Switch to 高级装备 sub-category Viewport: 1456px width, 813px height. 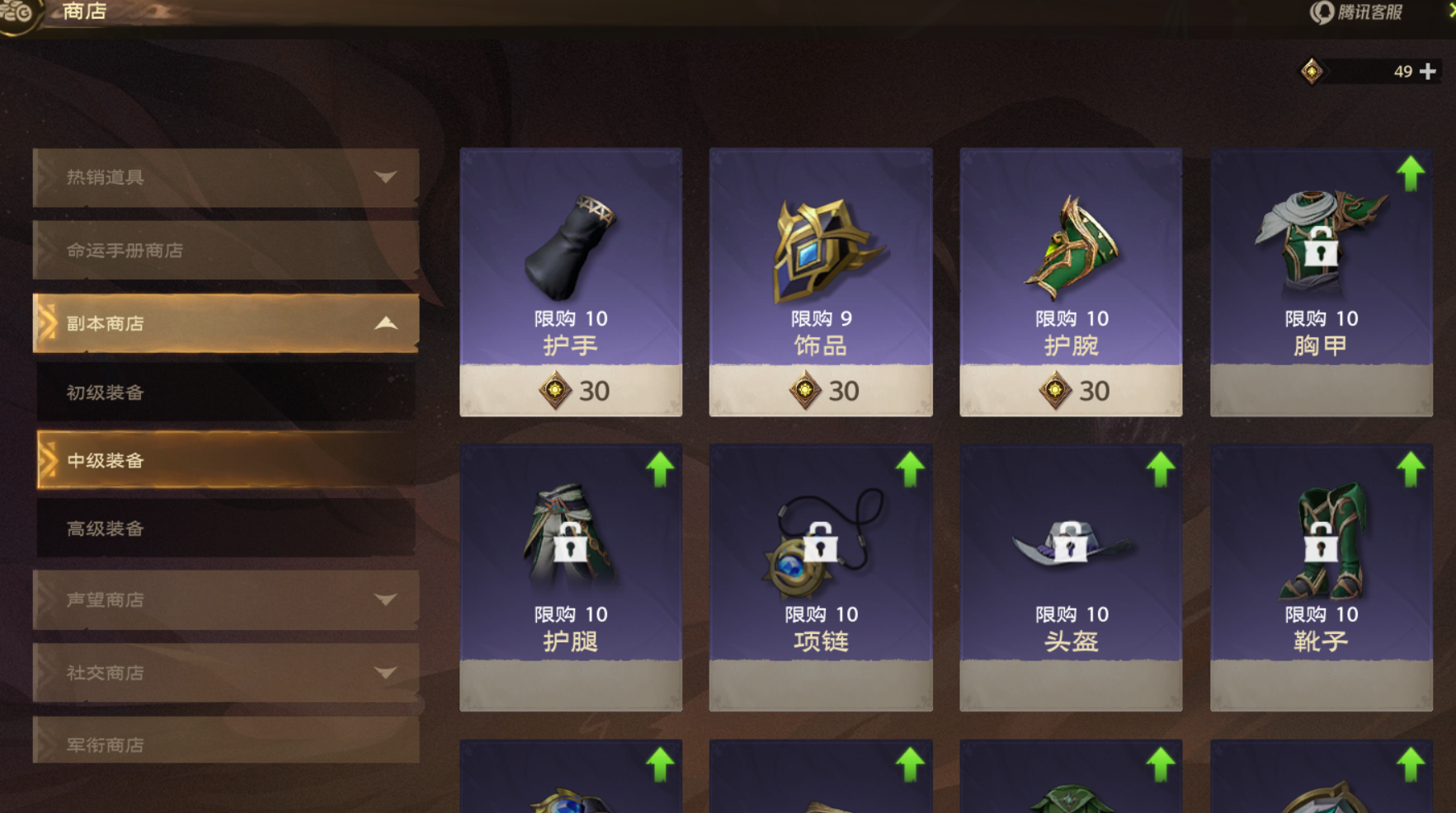(225, 529)
